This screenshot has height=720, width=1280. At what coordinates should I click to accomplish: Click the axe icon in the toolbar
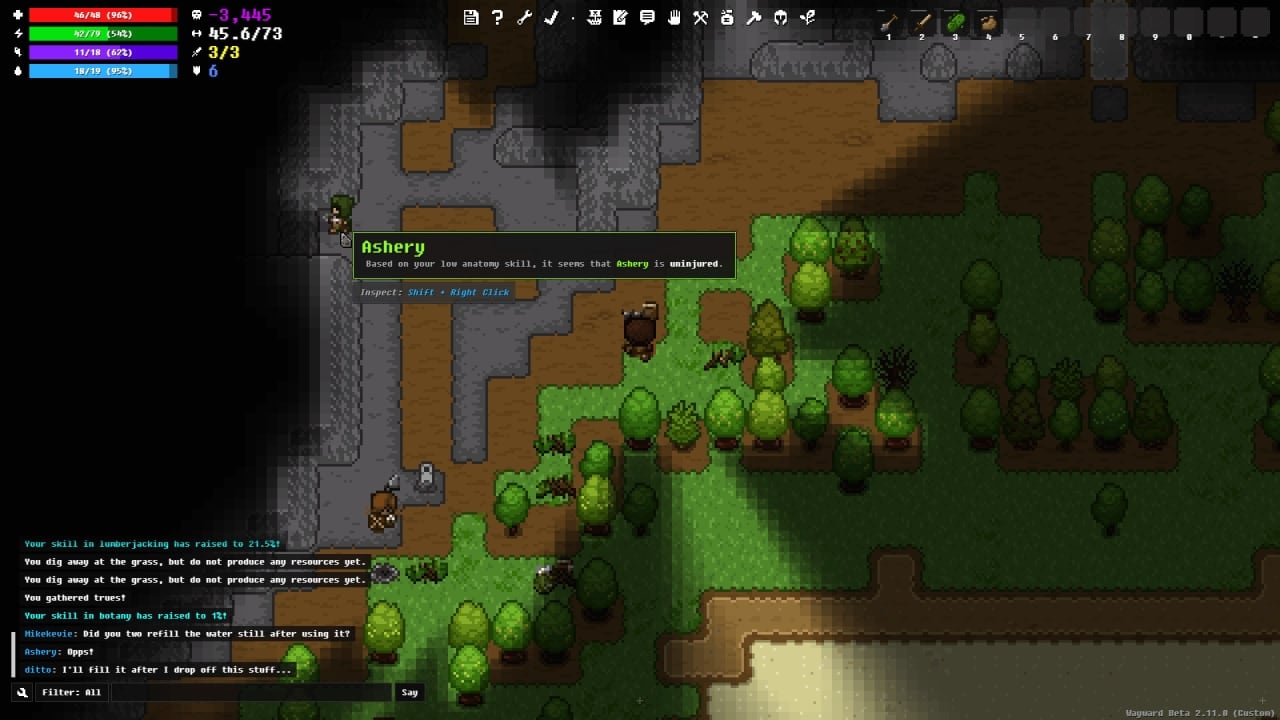point(754,17)
